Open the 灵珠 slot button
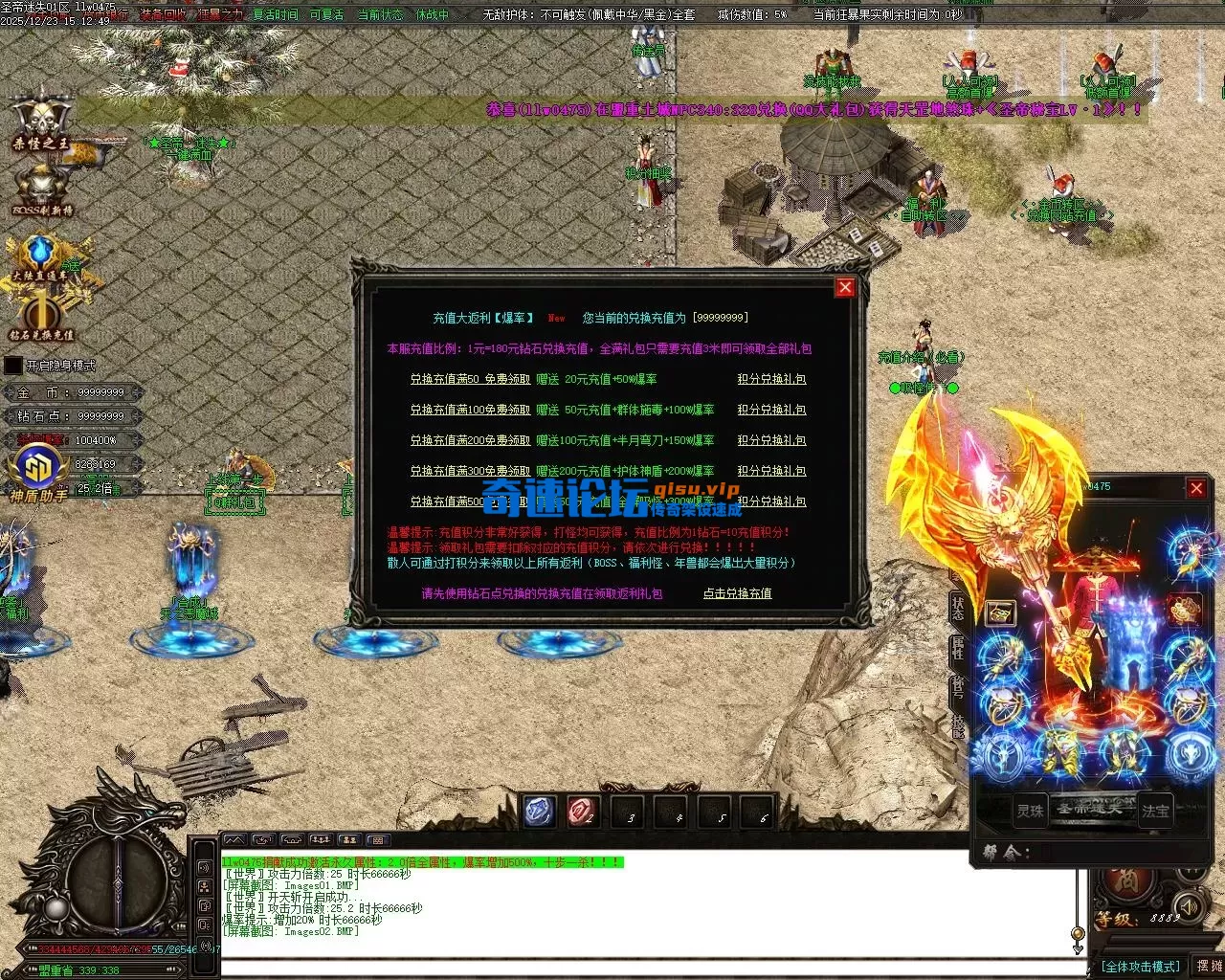This screenshot has width=1225, height=980. (x=1030, y=811)
